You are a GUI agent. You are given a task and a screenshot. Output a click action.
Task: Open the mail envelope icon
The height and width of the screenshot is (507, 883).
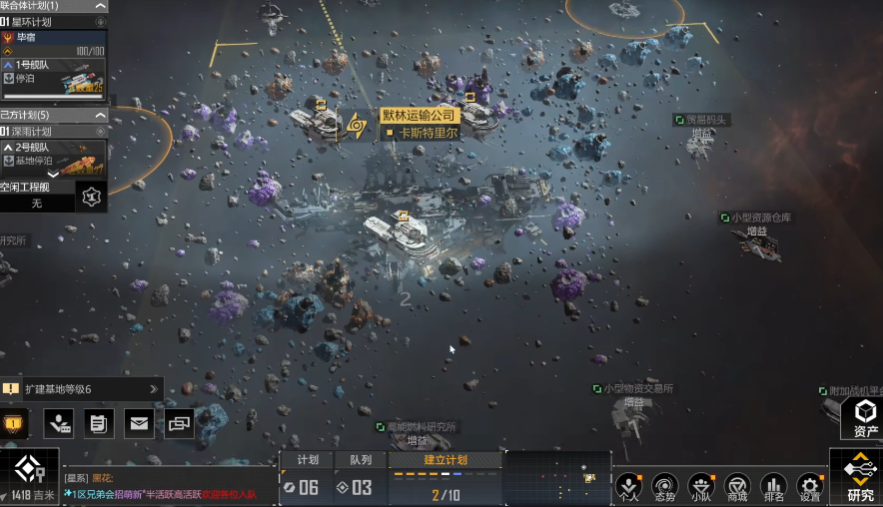coord(139,423)
